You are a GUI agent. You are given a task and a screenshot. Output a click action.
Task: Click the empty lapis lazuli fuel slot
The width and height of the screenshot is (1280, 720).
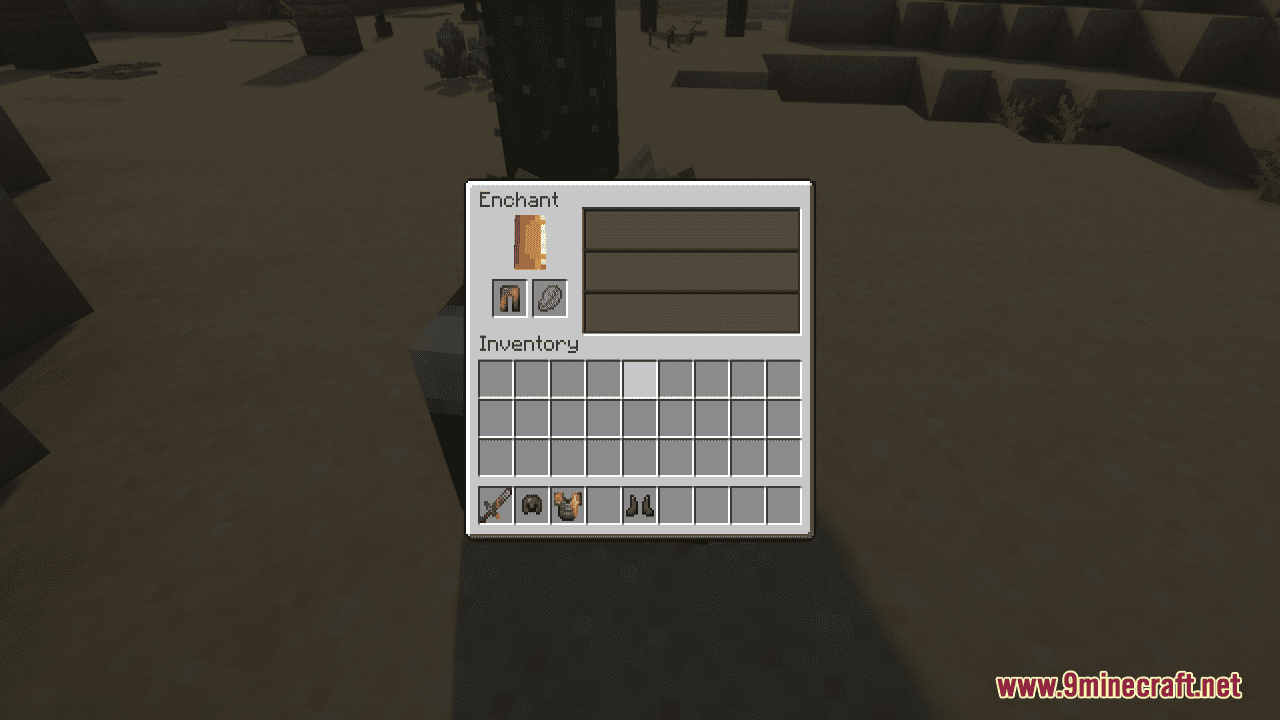(548, 298)
